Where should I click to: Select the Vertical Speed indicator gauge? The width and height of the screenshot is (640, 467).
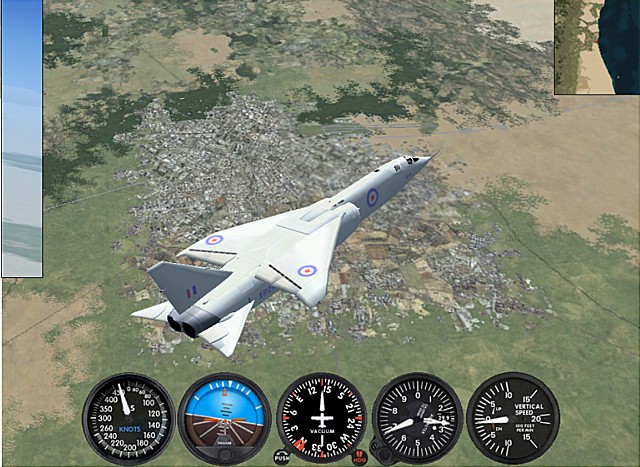click(513, 418)
